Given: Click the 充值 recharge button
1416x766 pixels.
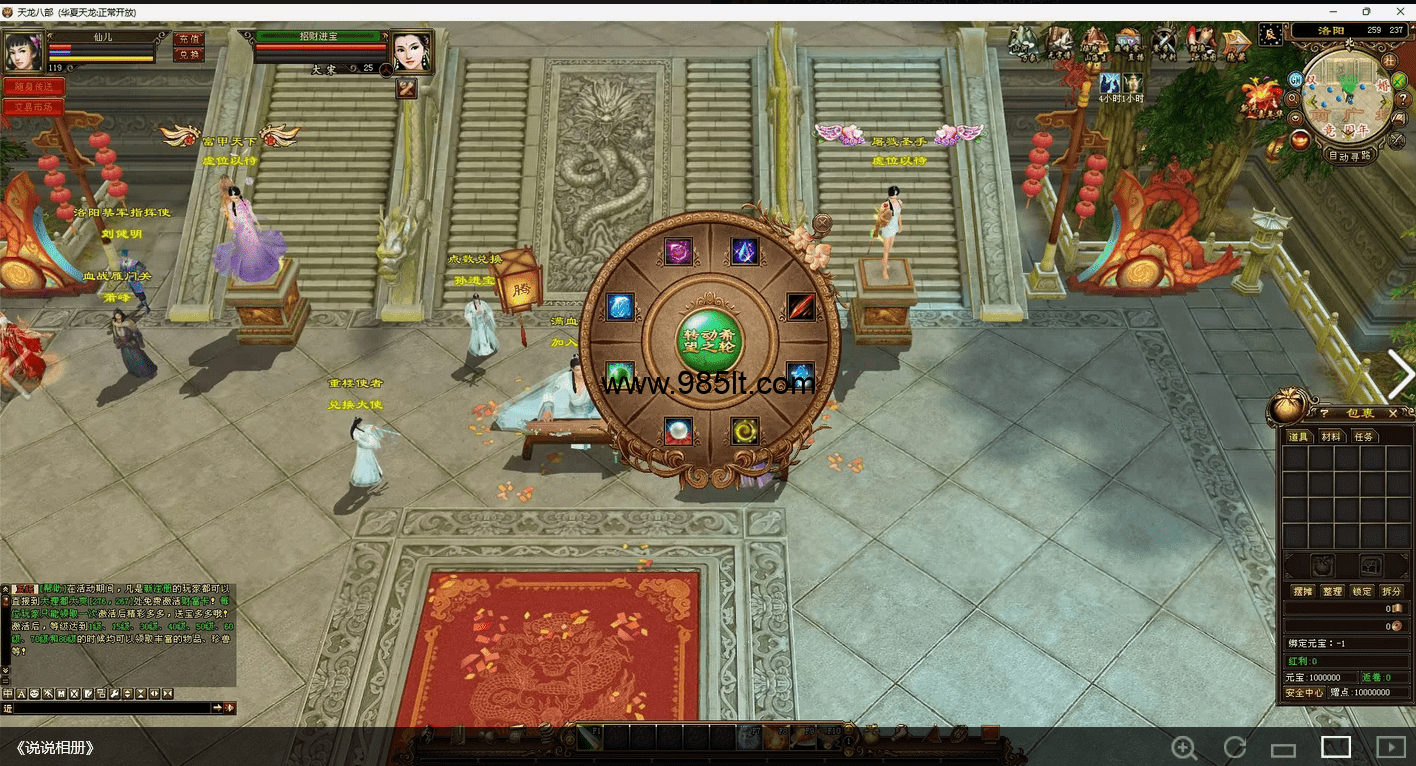Looking at the screenshot, I should click(188, 38).
